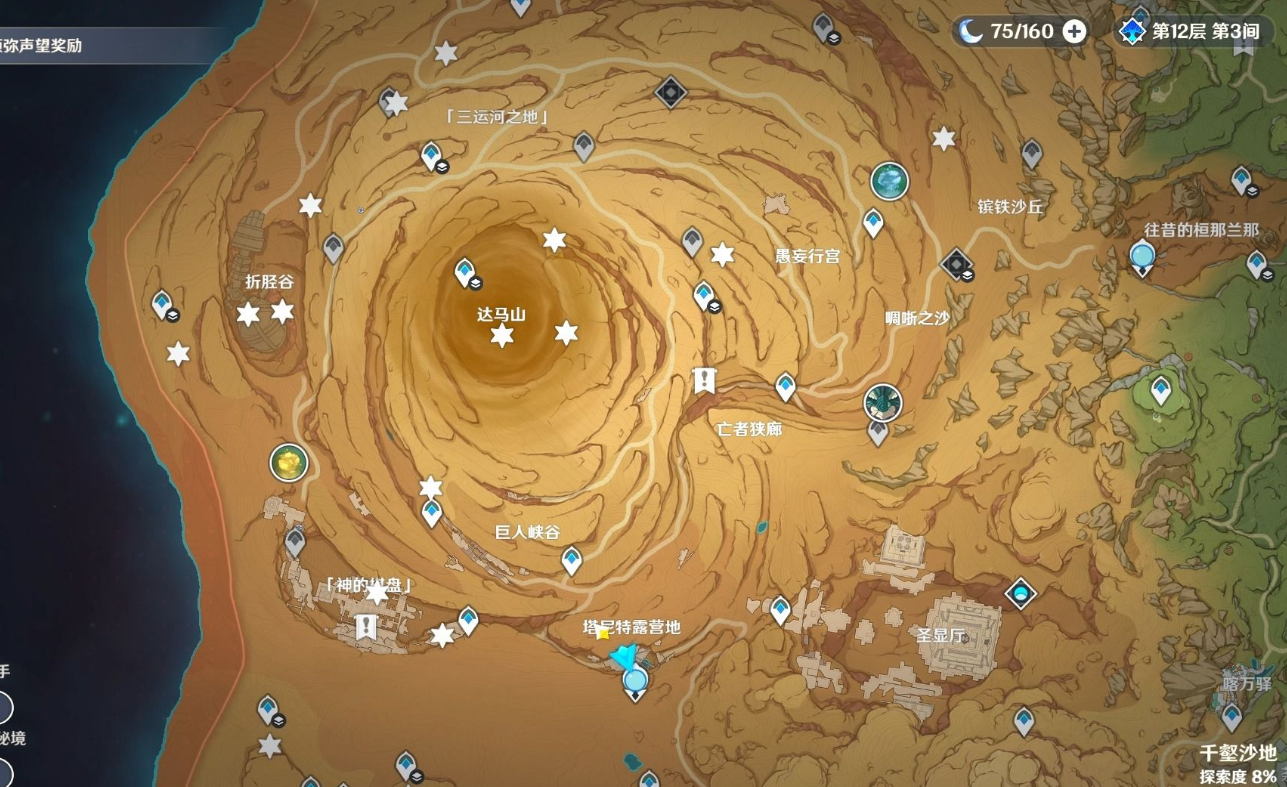Select the waypoint on the green hill

coord(1160,388)
